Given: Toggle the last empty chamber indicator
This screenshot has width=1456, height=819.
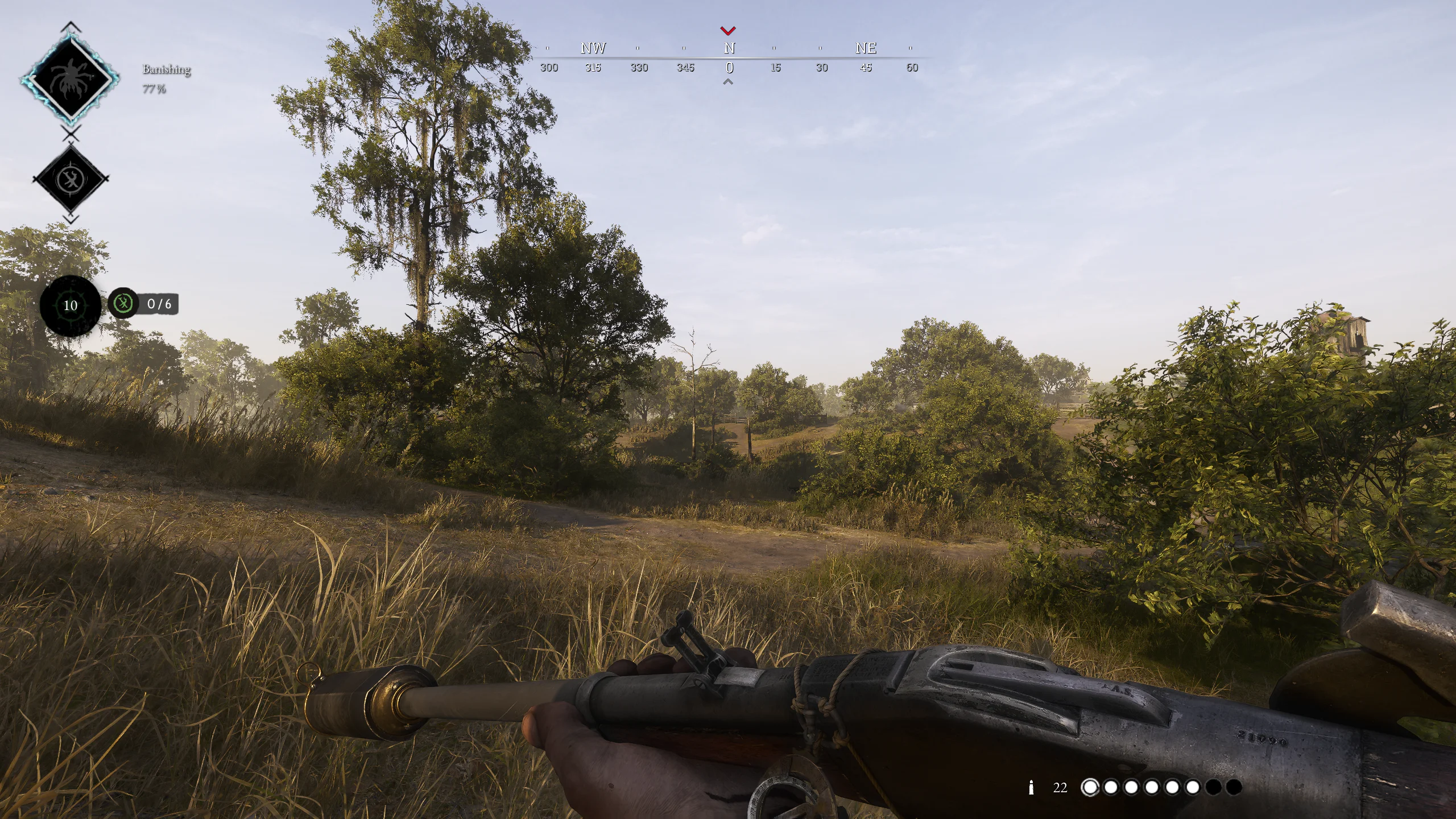Looking at the screenshot, I should 1235,787.
